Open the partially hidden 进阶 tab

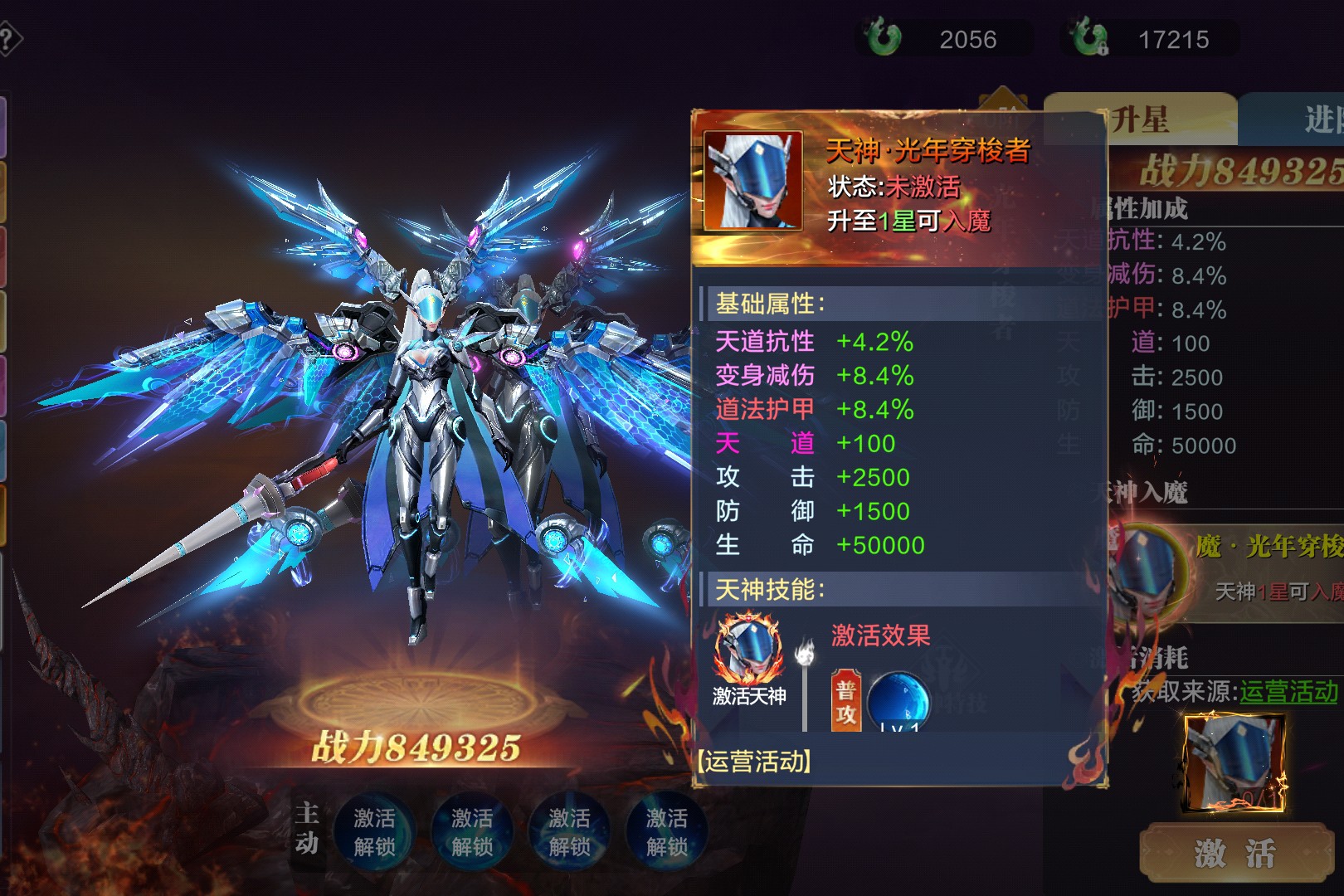pos(1319,119)
